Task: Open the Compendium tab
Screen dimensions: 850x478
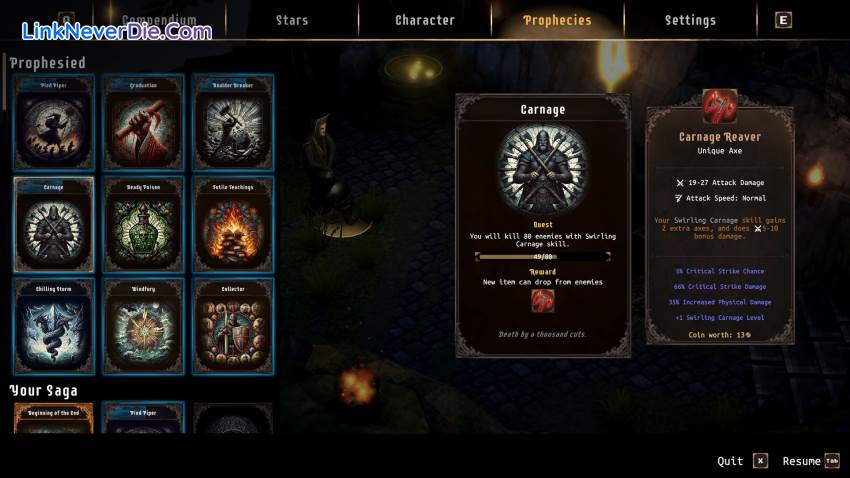Action: [x=158, y=20]
